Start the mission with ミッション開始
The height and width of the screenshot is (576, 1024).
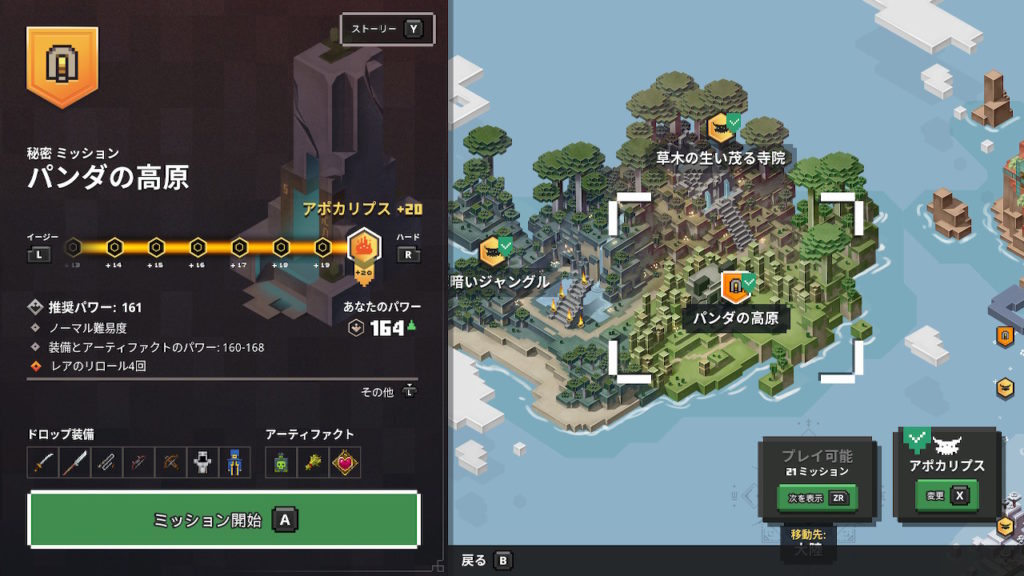point(223,520)
